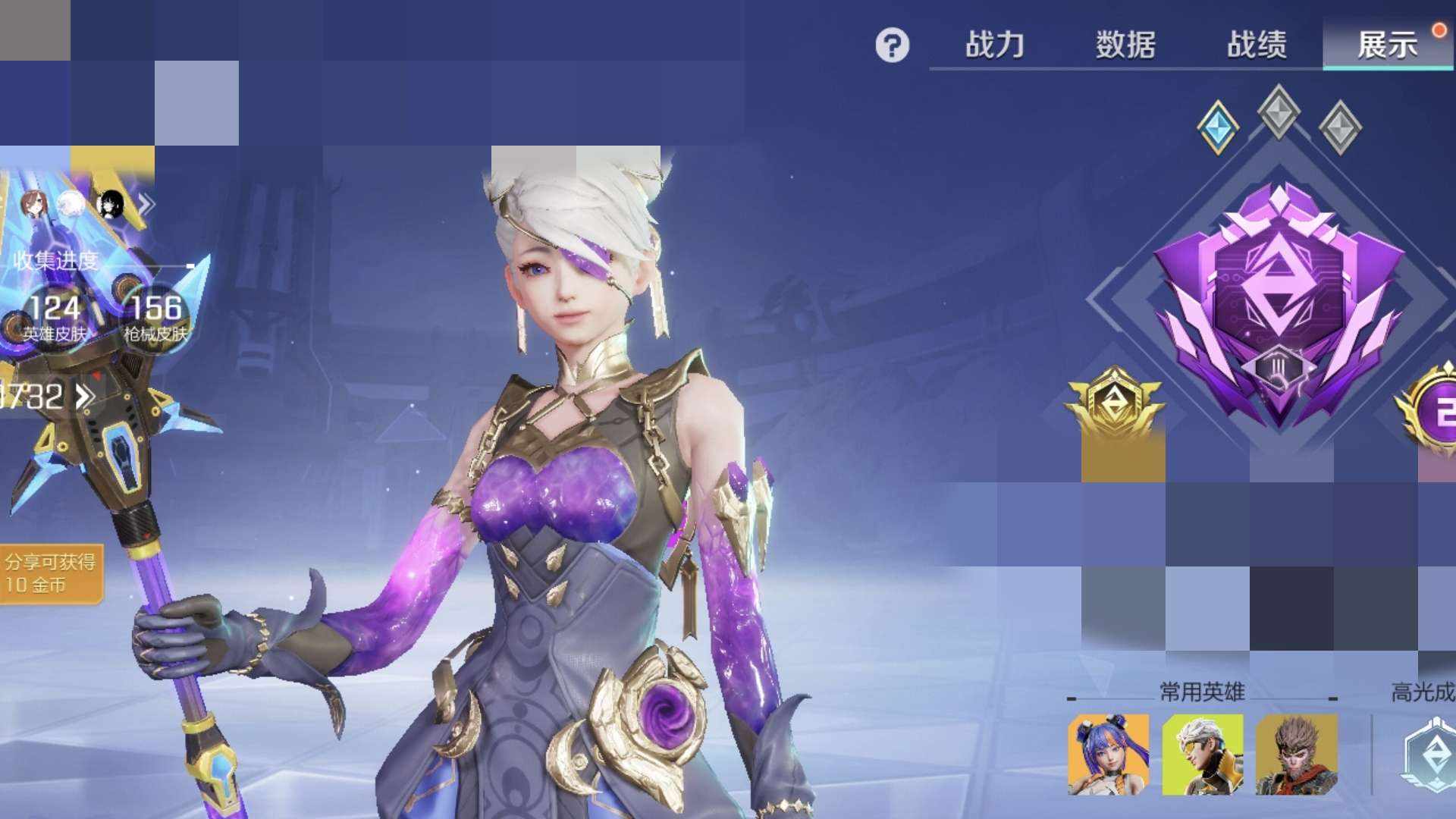The image size is (1456, 819).
Task: Open the 732 arrow entry
Action: point(45,396)
